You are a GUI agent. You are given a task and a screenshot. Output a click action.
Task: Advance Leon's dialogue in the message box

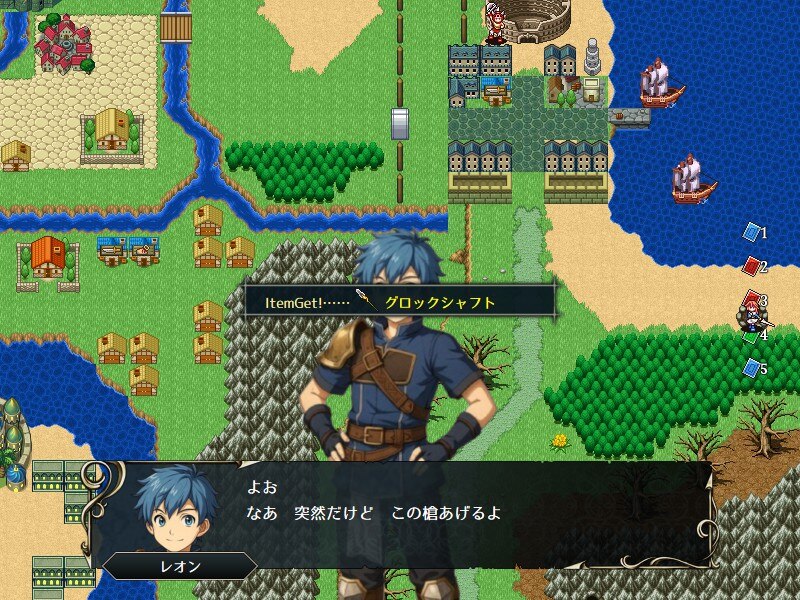(x=400, y=514)
